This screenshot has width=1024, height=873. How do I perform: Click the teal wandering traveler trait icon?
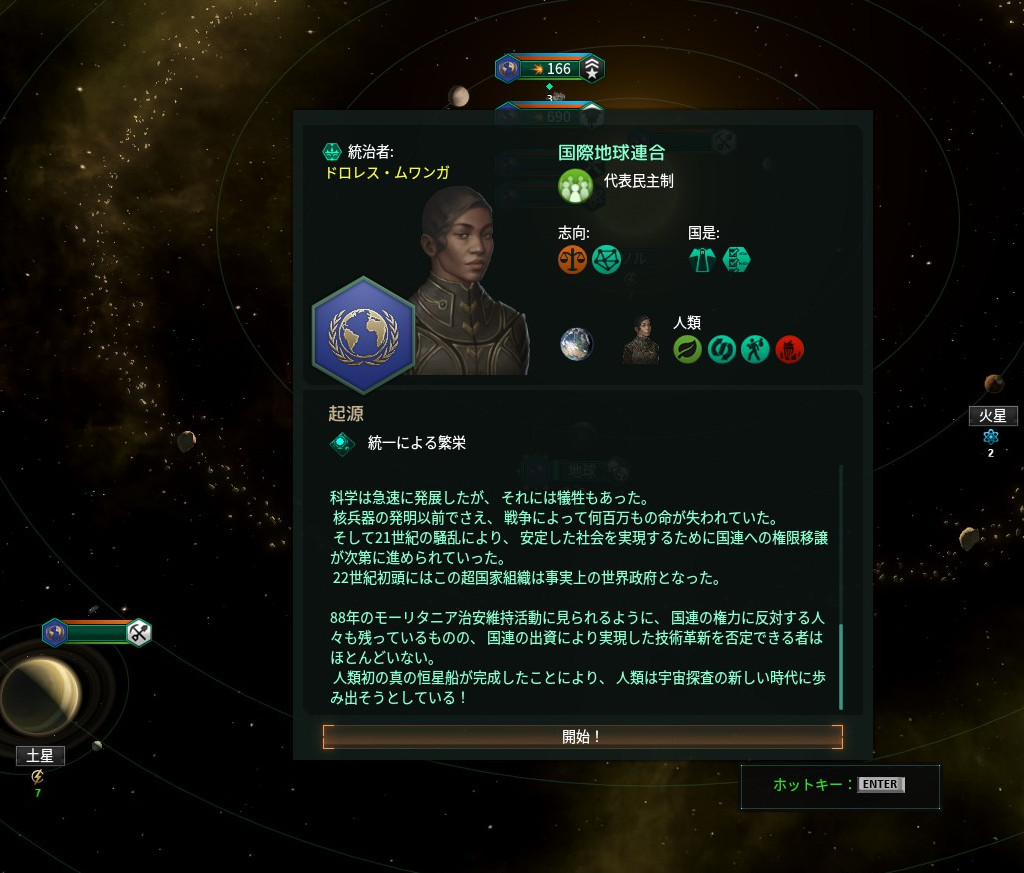click(755, 349)
